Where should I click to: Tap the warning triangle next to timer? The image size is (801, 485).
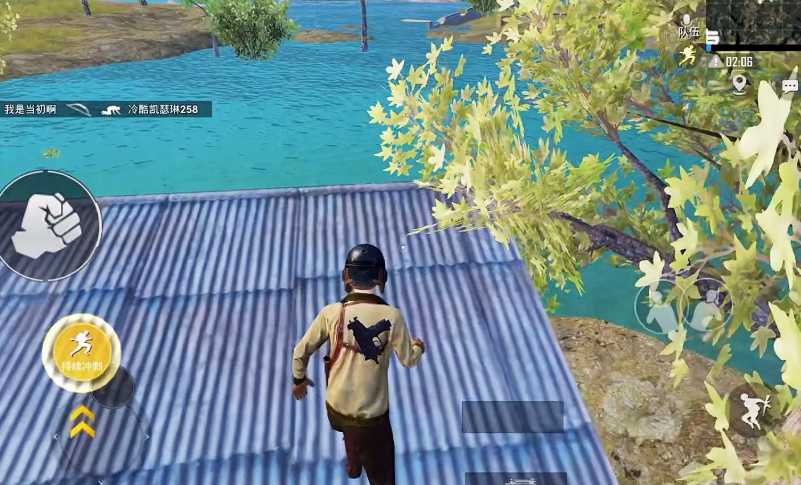point(715,62)
